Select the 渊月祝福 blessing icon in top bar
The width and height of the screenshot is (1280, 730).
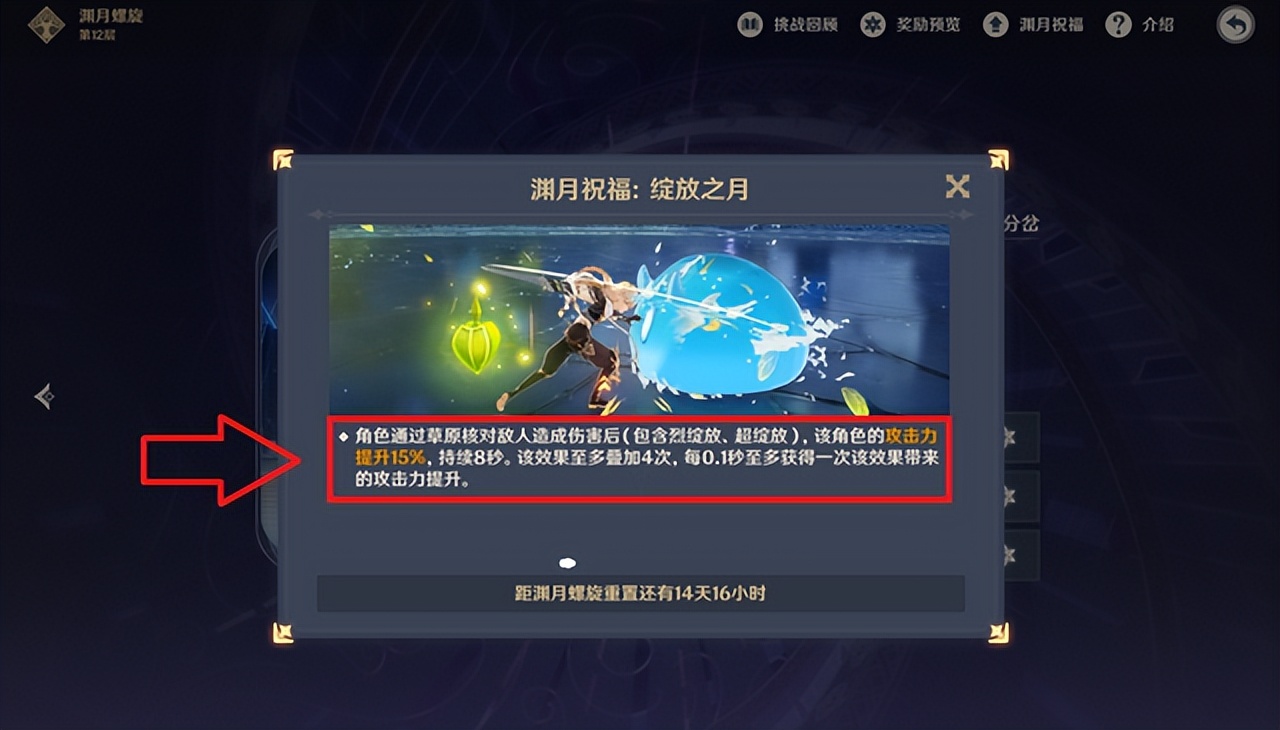[x=995, y=24]
